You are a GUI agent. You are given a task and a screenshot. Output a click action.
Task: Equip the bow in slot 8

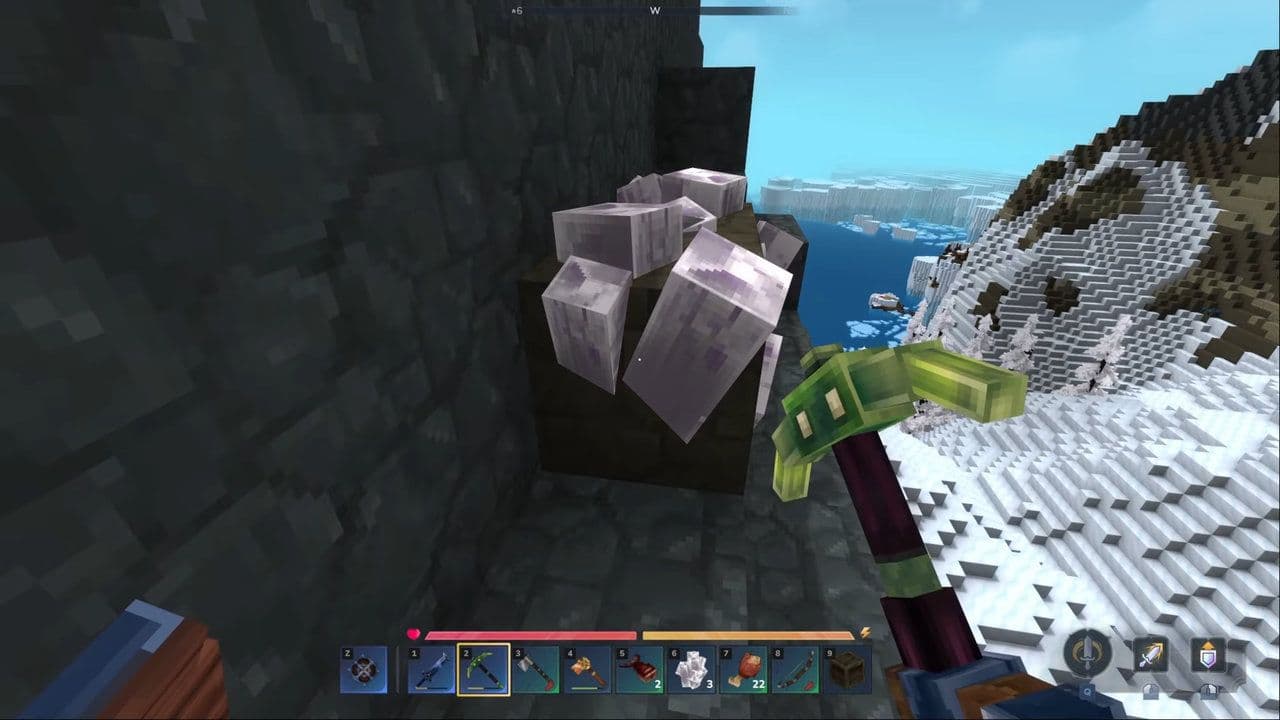click(x=795, y=669)
